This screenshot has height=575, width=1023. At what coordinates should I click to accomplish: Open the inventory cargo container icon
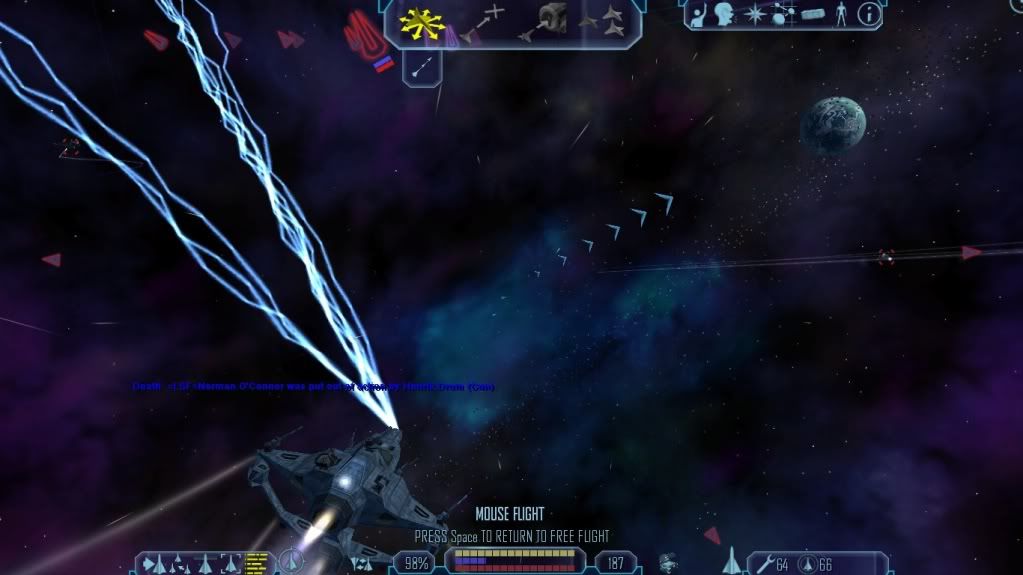812,16
